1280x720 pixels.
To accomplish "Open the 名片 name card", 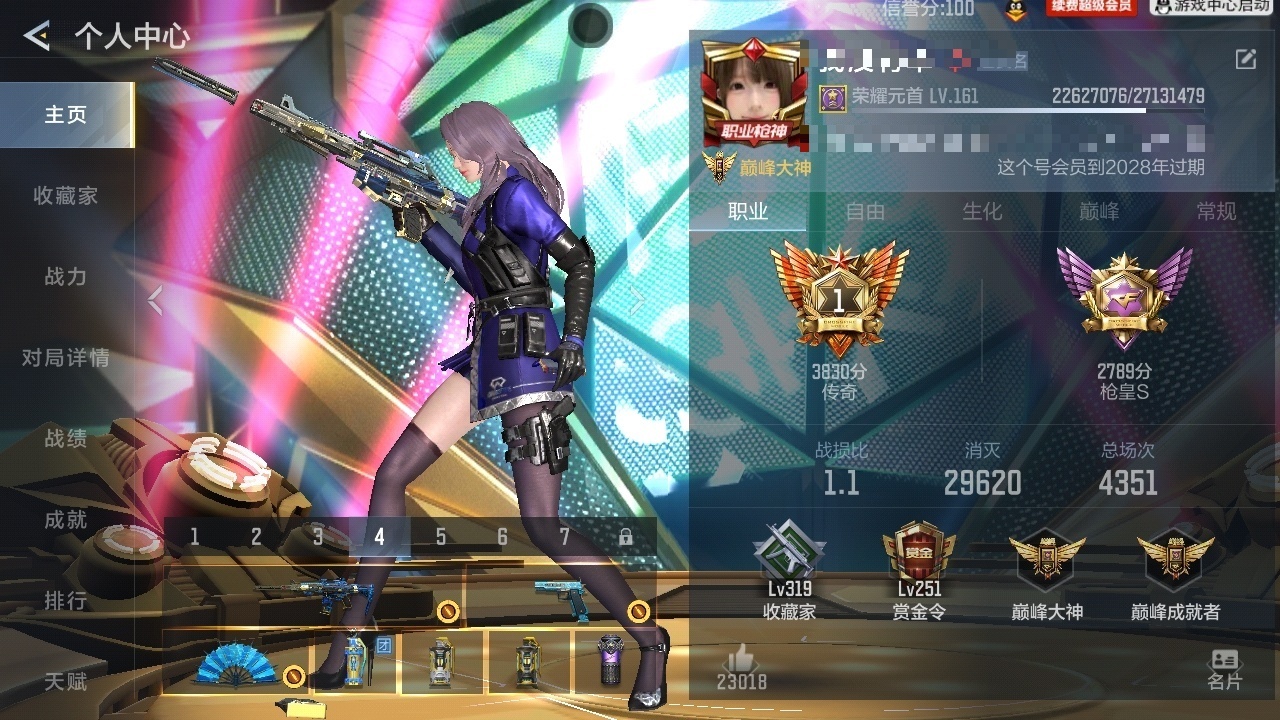I will (x=1224, y=668).
